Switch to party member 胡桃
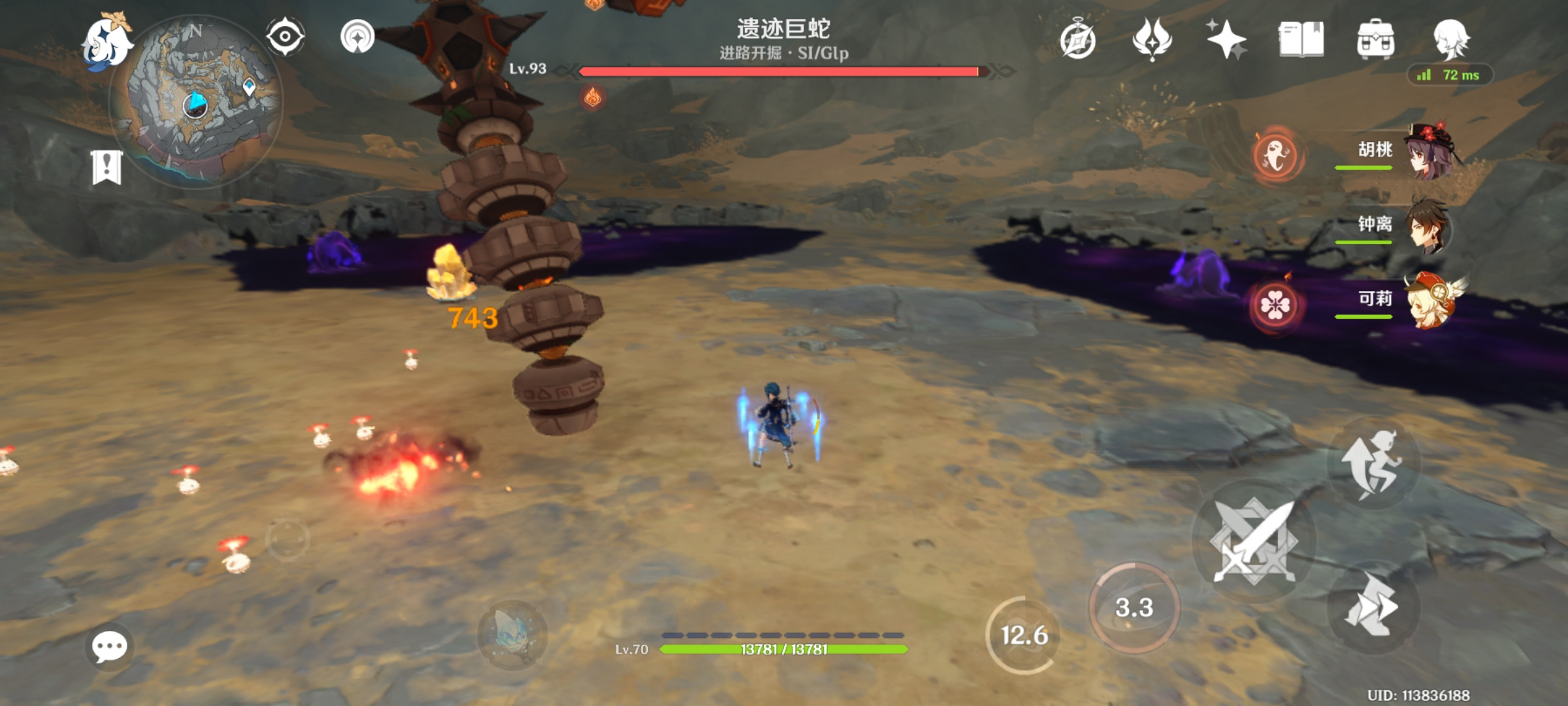Screen dimensions: 1568x706 1405,152
